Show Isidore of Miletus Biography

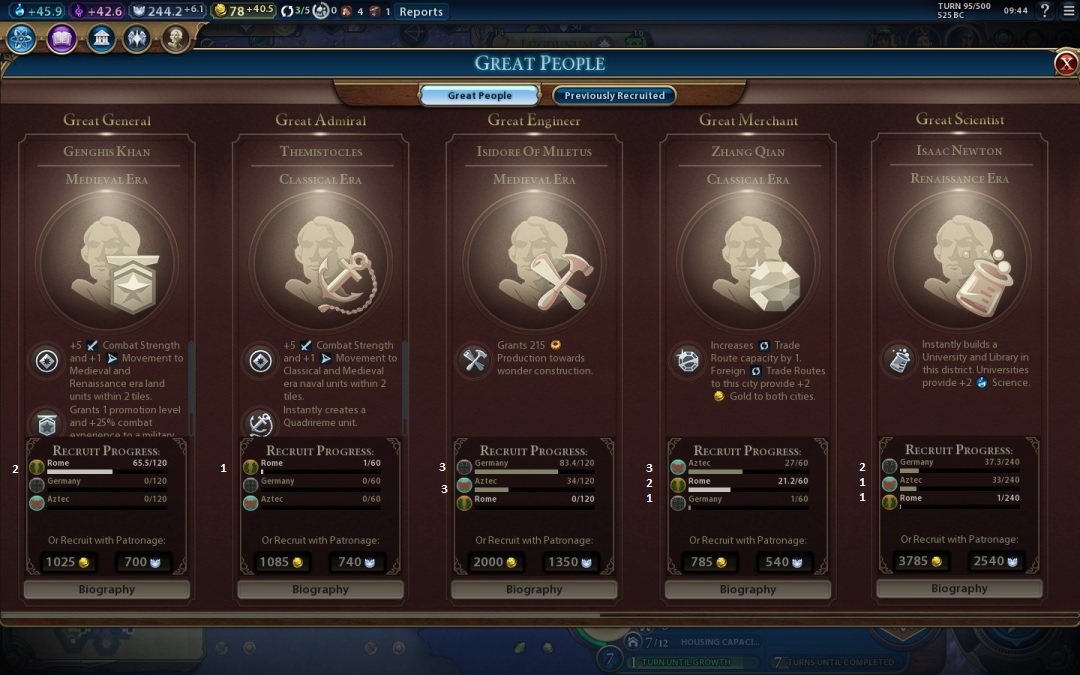pyautogui.click(x=534, y=590)
